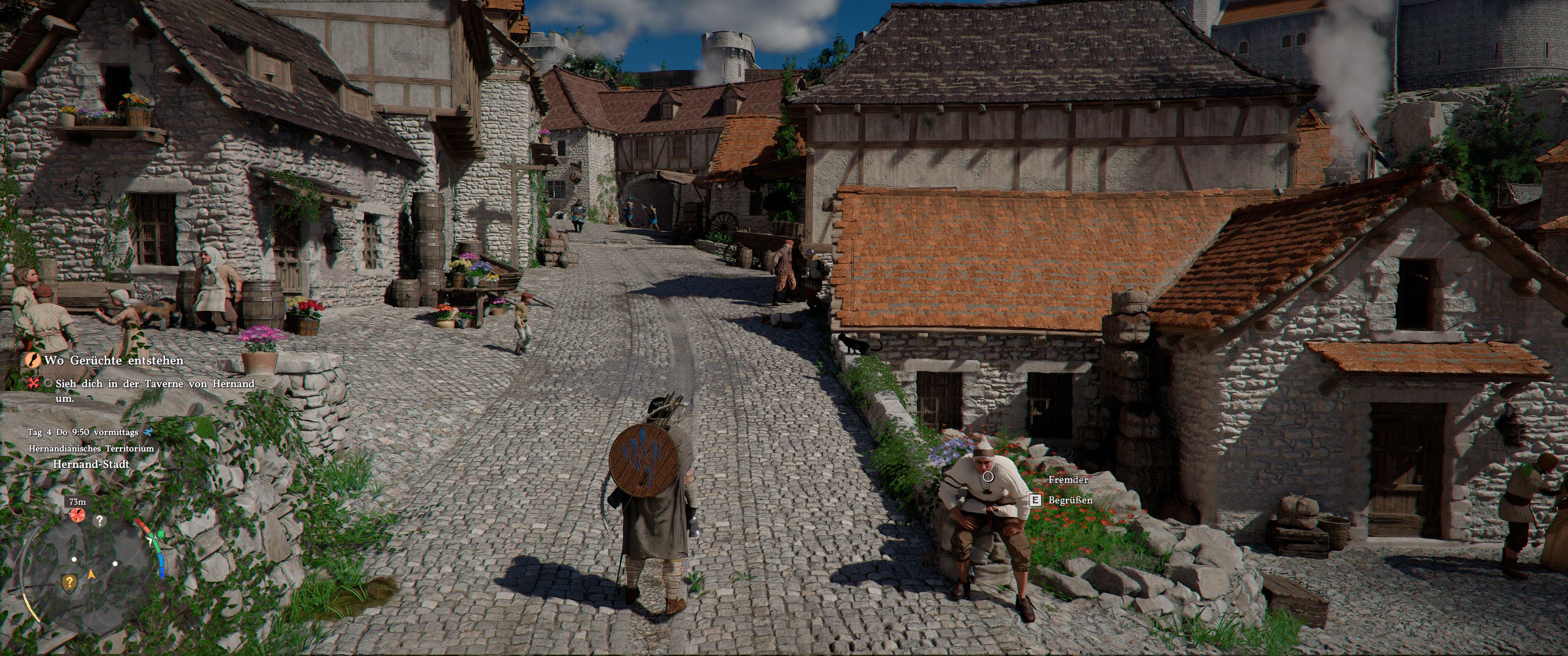Click the orange quest icon beside the title
Image resolution: width=1568 pixels, height=656 pixels.
[31, 360]
